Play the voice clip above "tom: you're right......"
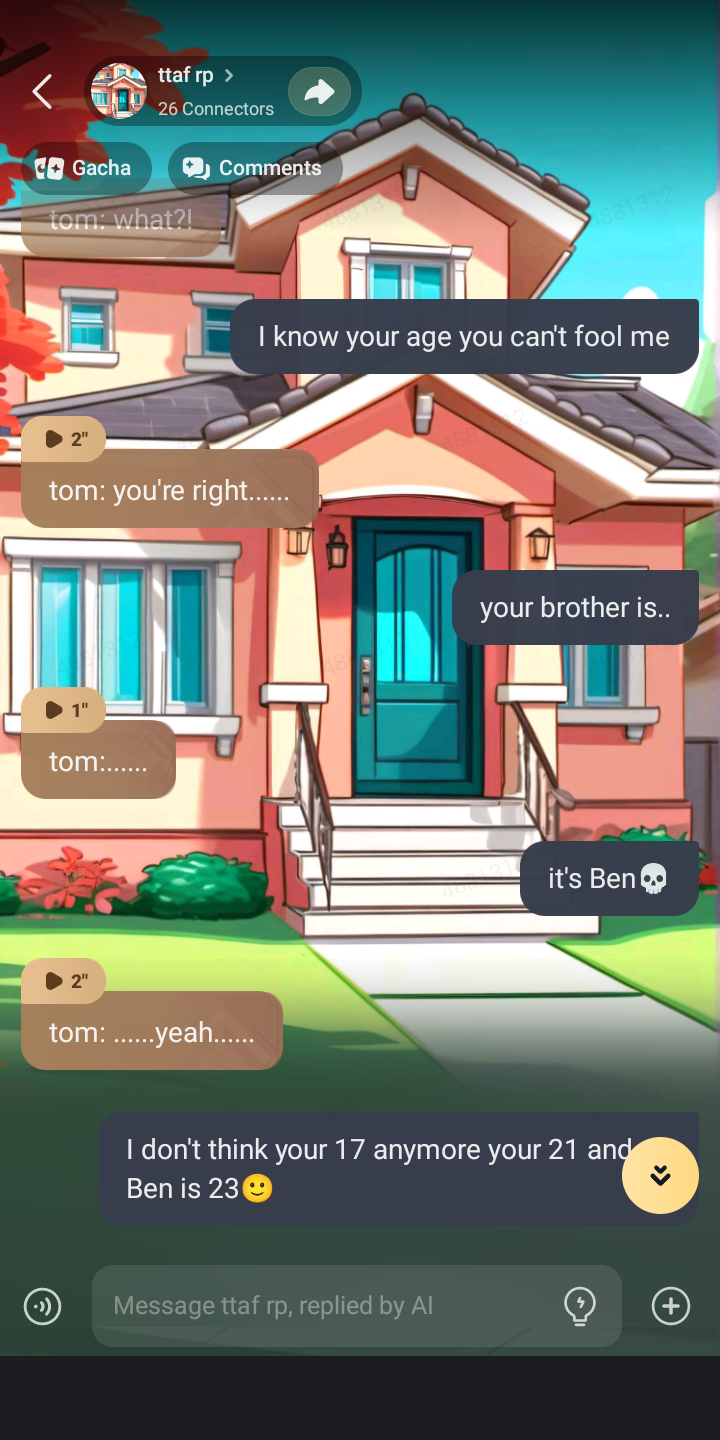Screen dimensions: 720x1440 click(64, 439)
